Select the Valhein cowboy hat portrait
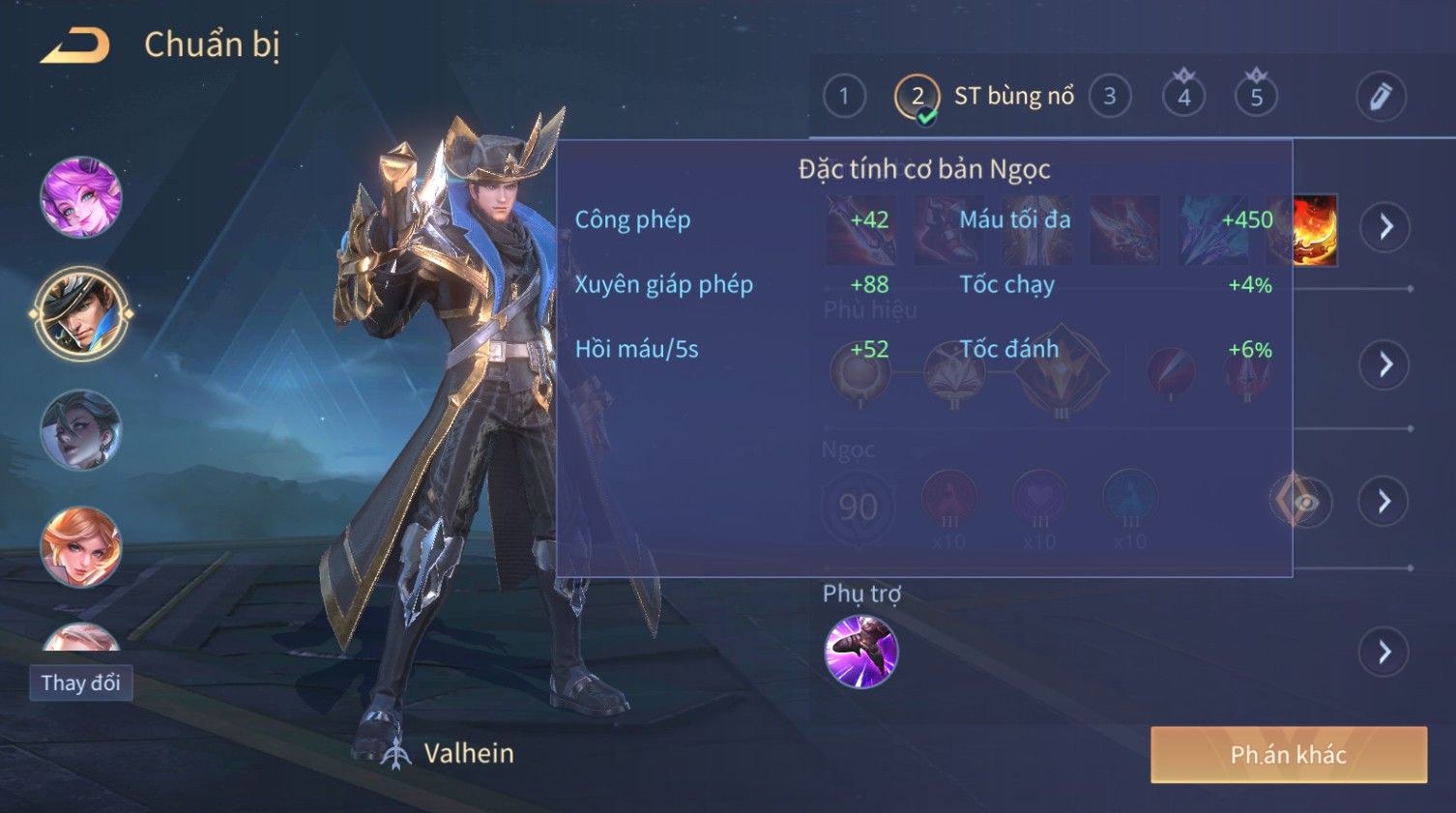The width and height of the screenshot is (1456, 813). click(81, 313)
